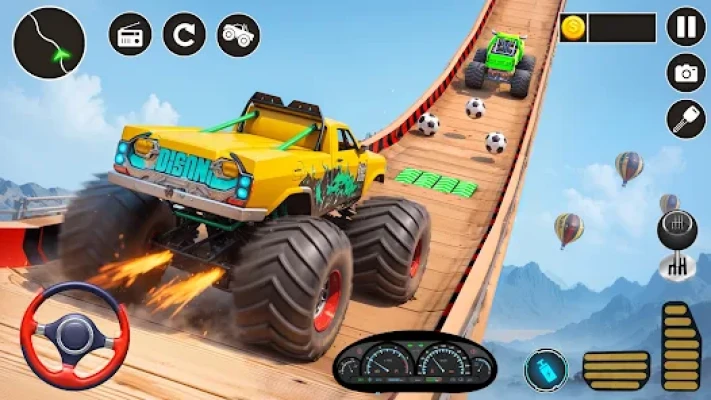Step on the tall gas pedal
This screenshot has width=711, height=400.
[680, 346]
